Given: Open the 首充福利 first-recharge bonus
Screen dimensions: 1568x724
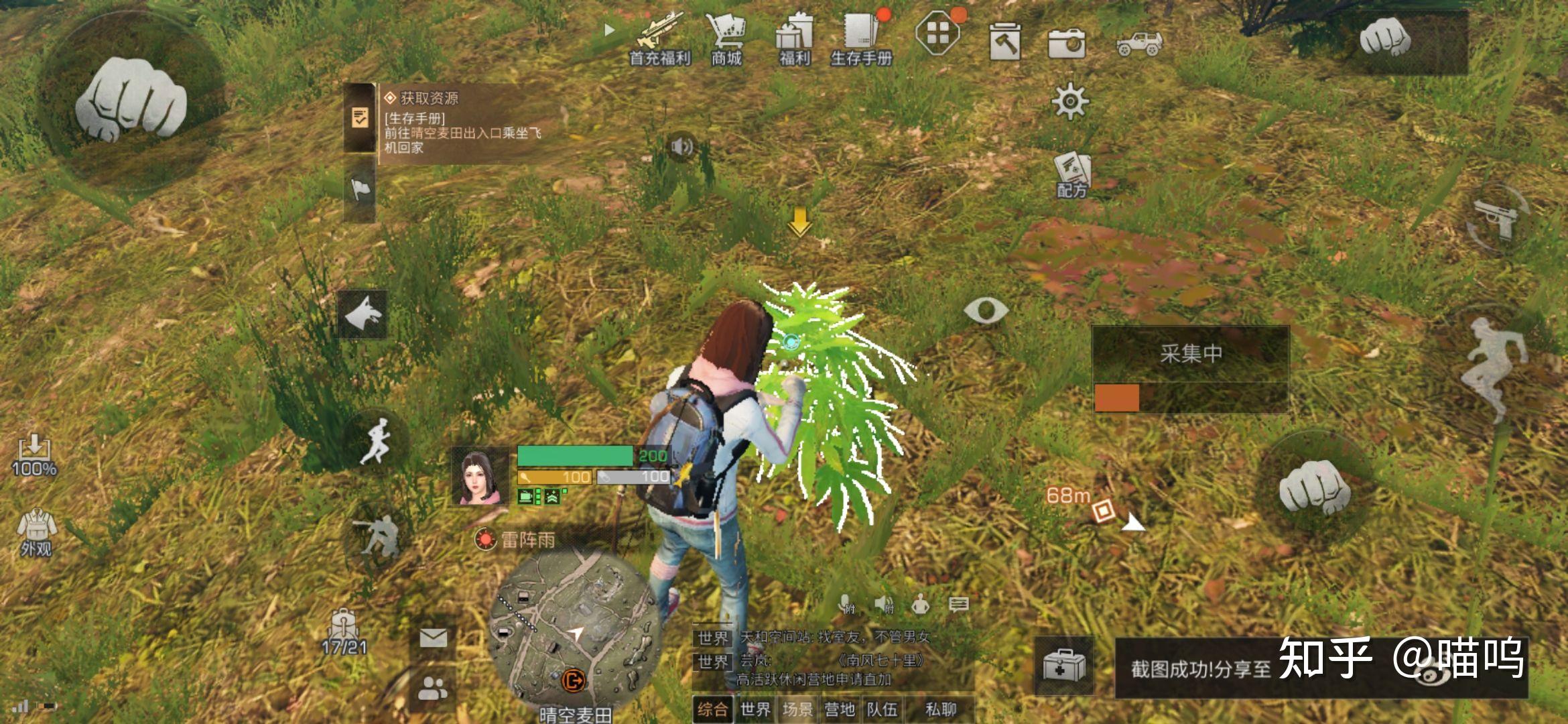Looking at the screenshot, I should click(x=659, y=39).
